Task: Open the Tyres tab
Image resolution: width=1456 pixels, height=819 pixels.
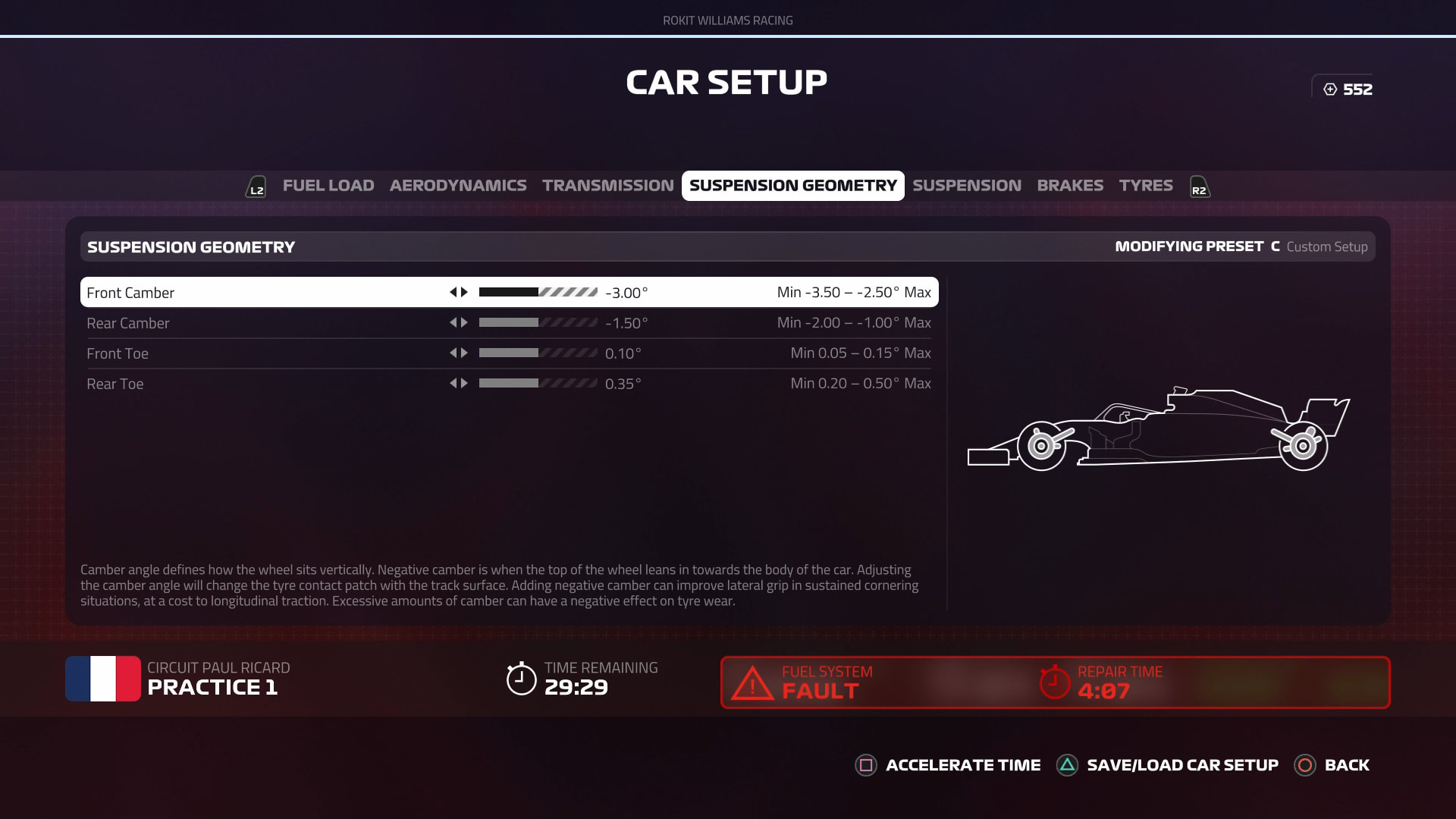Action: (1145, 186)
